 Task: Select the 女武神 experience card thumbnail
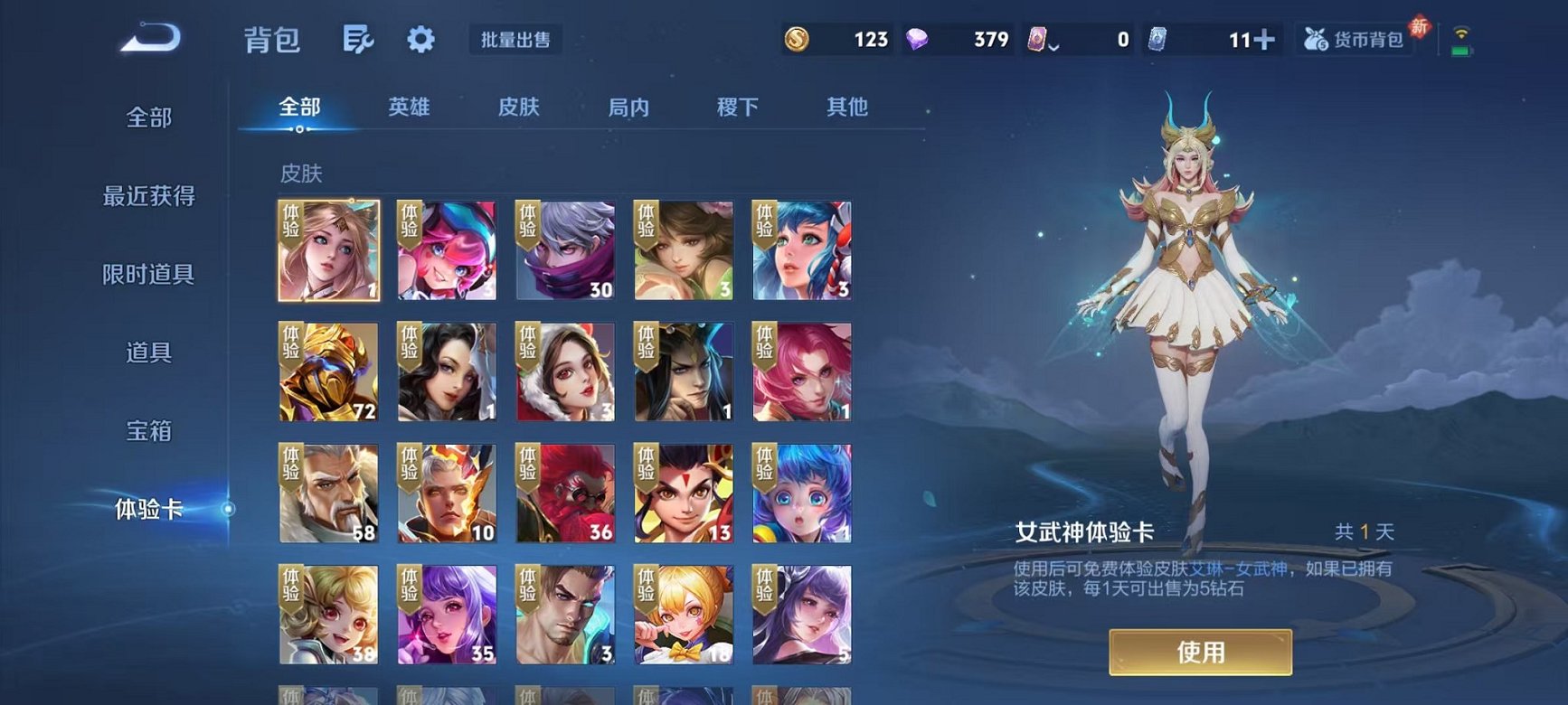[x=329, y=249]
